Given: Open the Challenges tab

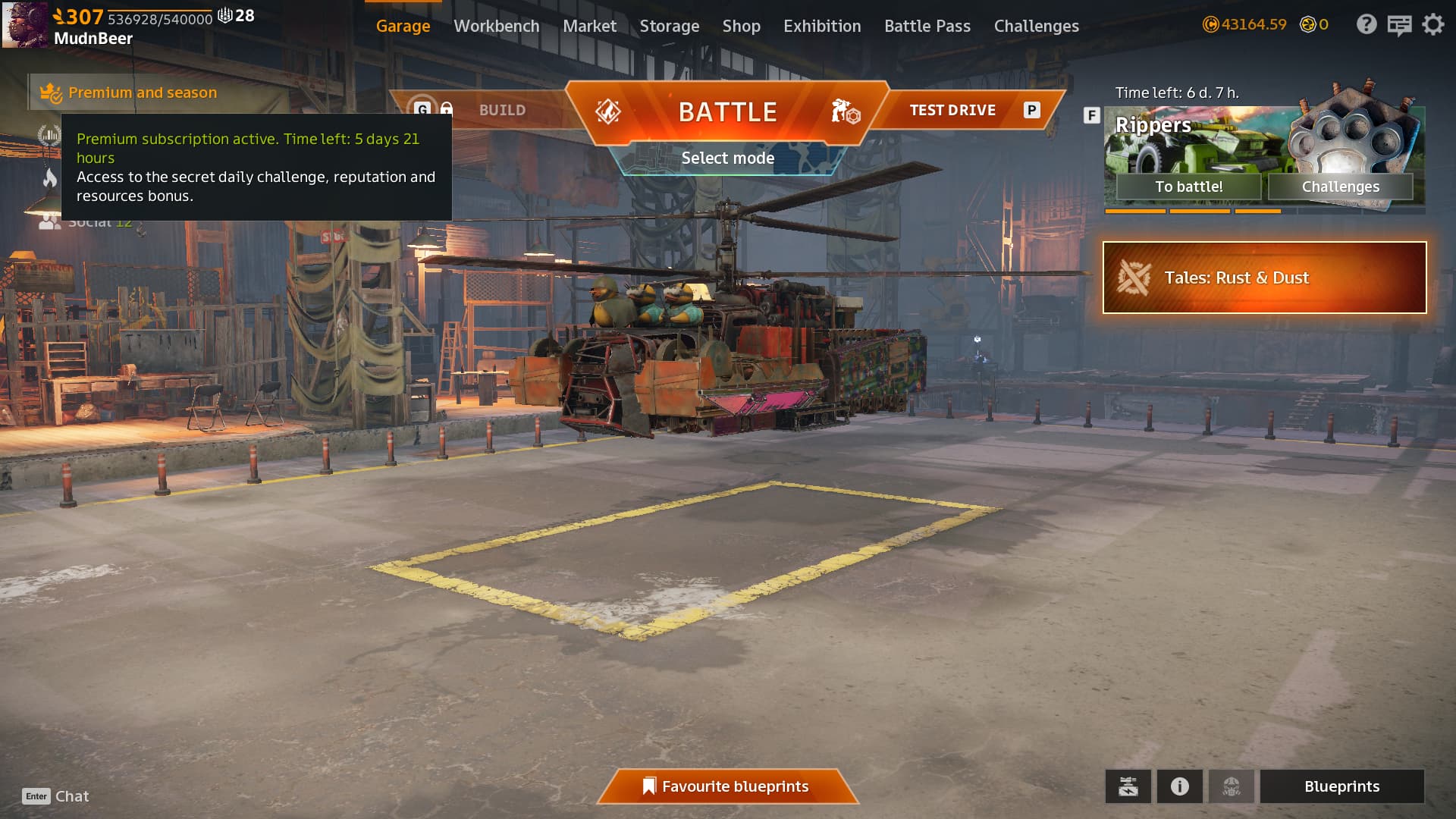Looking at the screenshot, I should pyautogui.click(x=1036, y=26).
